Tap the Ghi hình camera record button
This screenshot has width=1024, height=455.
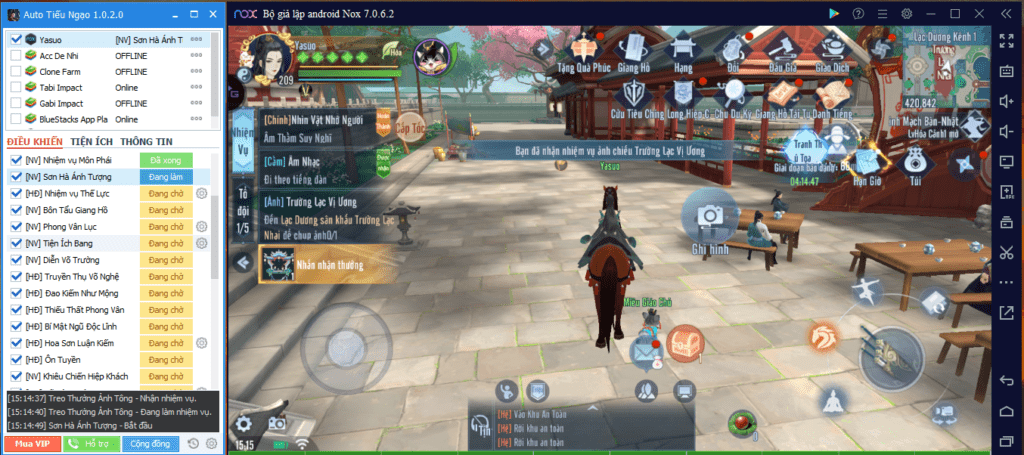point(709,218)
